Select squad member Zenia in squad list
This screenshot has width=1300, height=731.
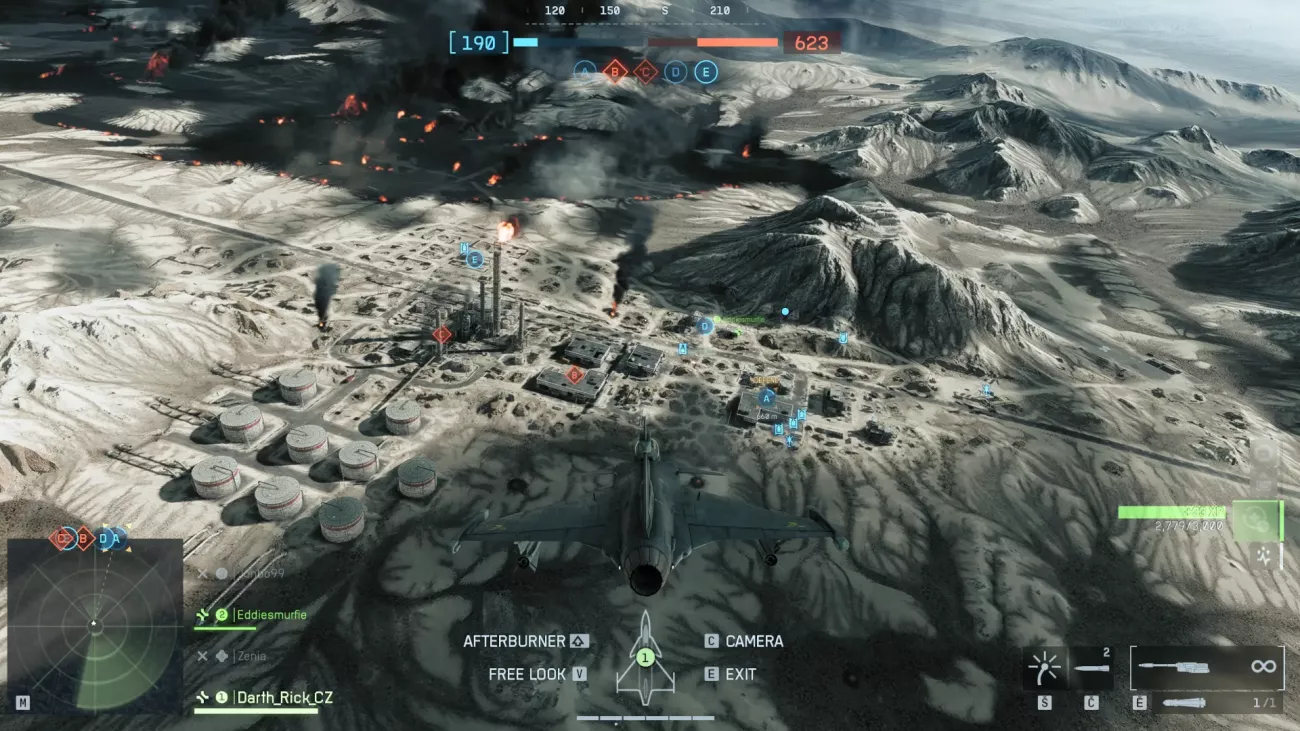[x=250, y=656]
